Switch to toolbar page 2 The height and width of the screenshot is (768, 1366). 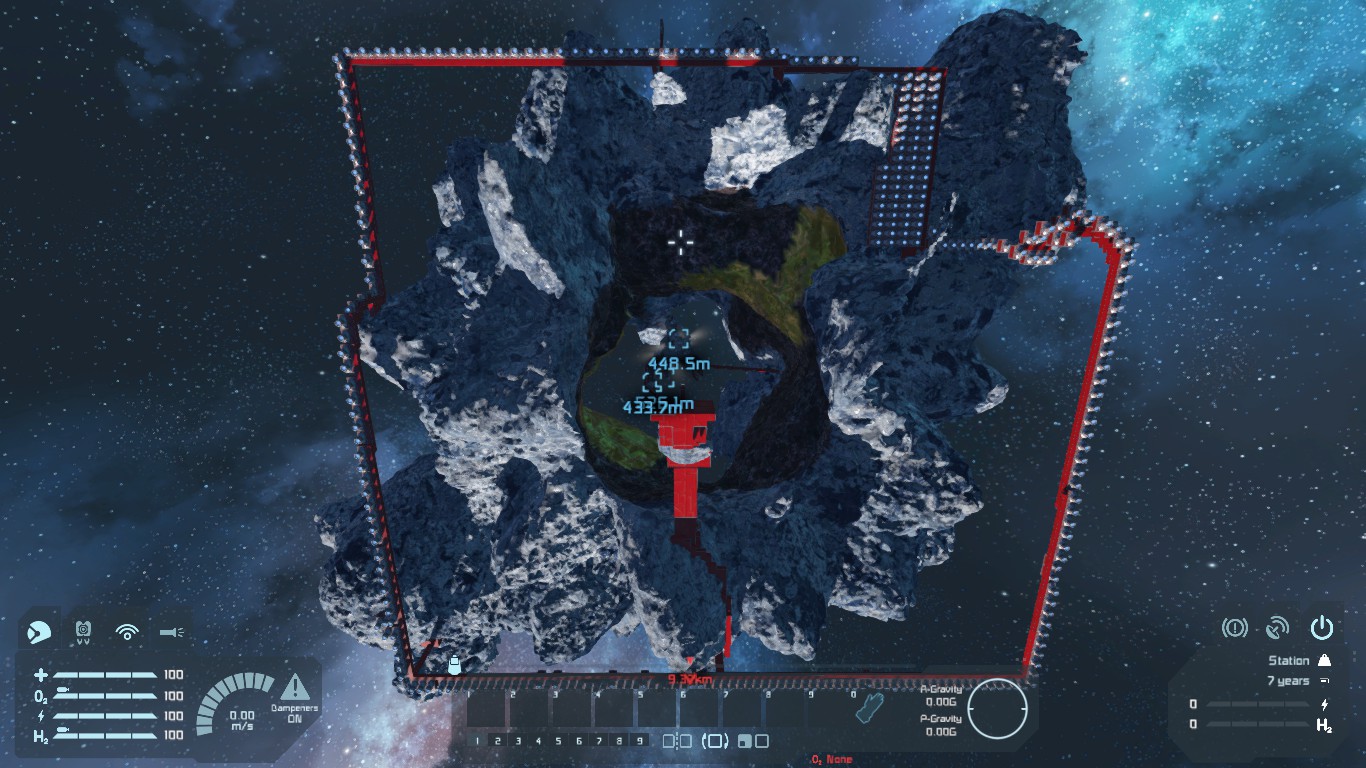click(497, 739)
